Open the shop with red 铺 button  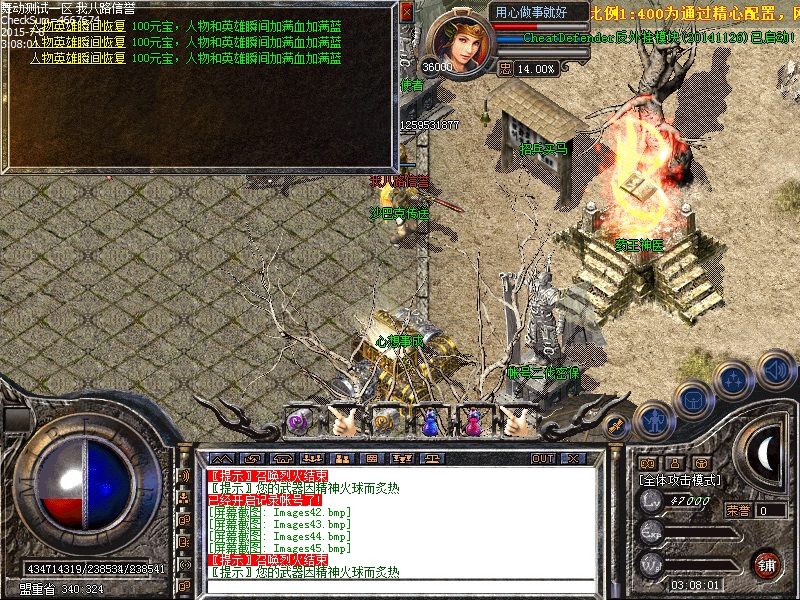(x=768, y=563)
